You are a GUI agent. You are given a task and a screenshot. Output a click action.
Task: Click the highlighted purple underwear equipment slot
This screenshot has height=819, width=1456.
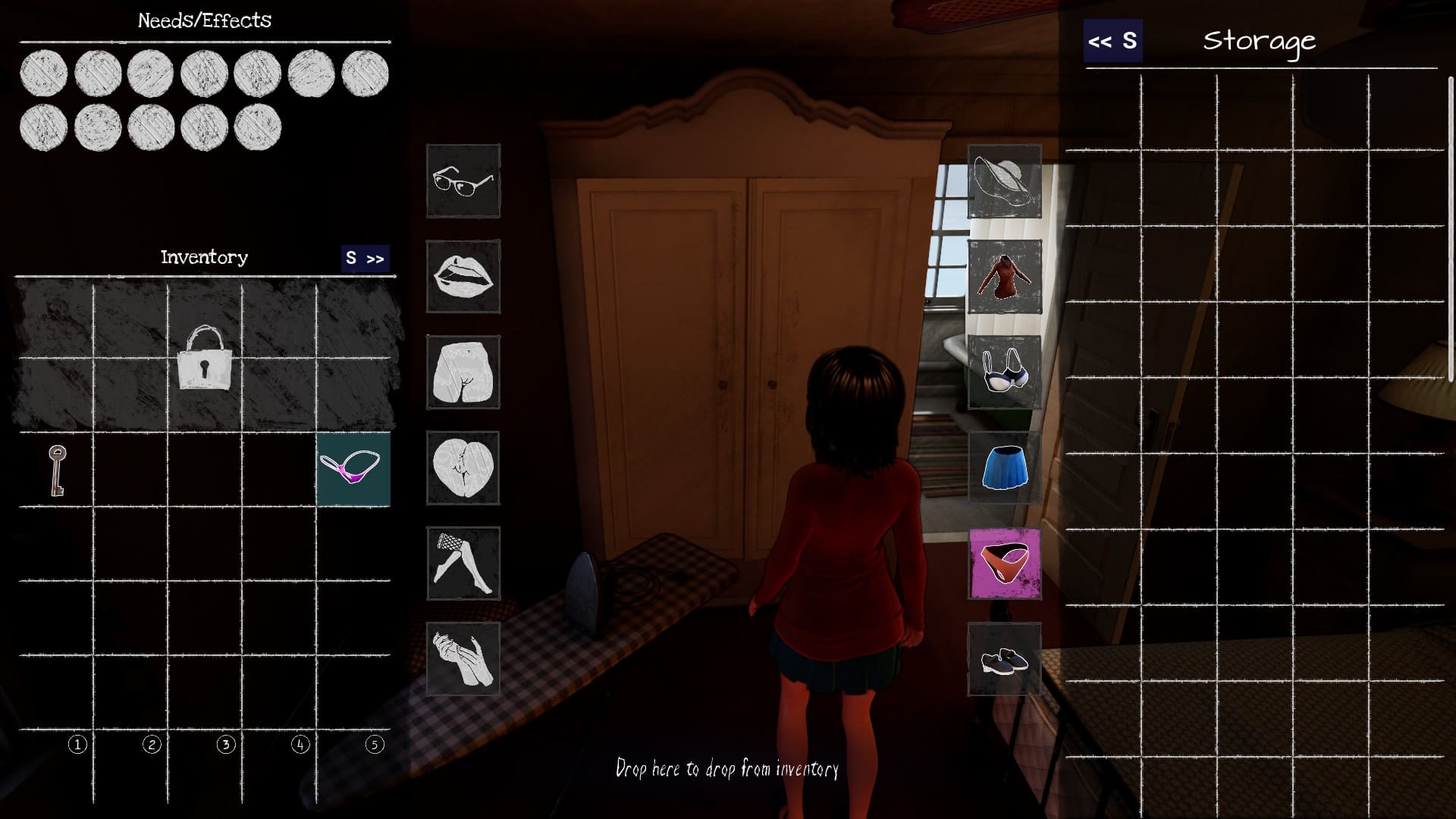click(1004, 563)
